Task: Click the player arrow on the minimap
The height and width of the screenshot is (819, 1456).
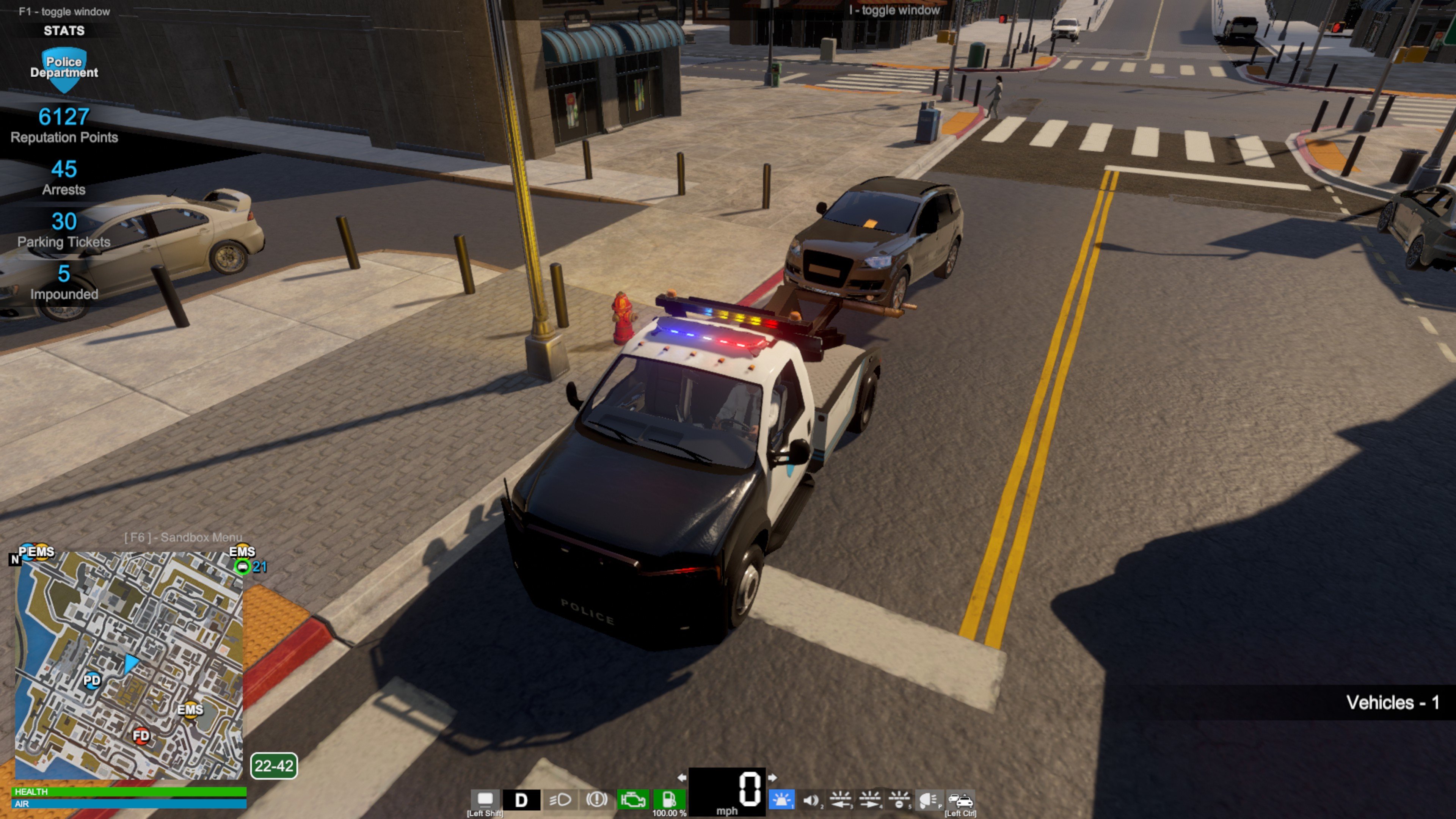Action: coord(131,662)
